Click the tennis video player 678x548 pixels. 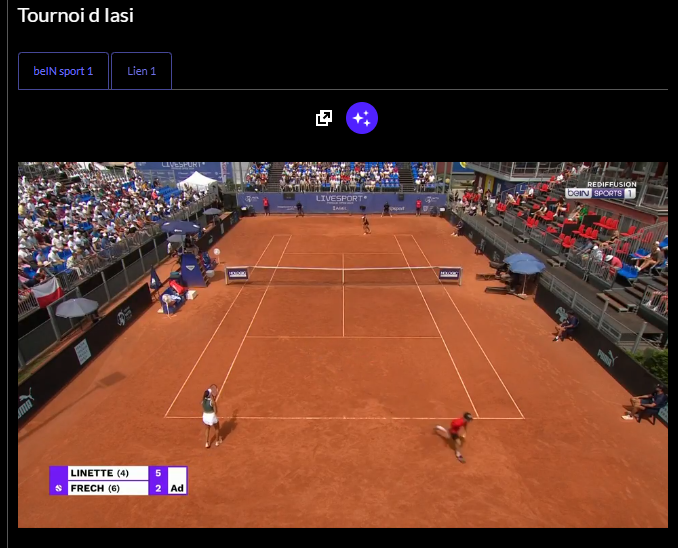point(342,344)
